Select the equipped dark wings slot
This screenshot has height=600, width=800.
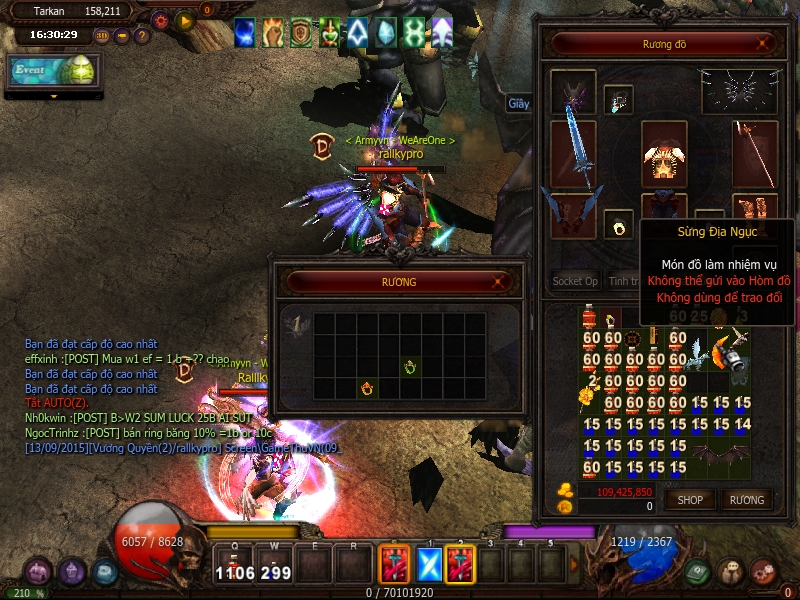[x=739, y=91]
